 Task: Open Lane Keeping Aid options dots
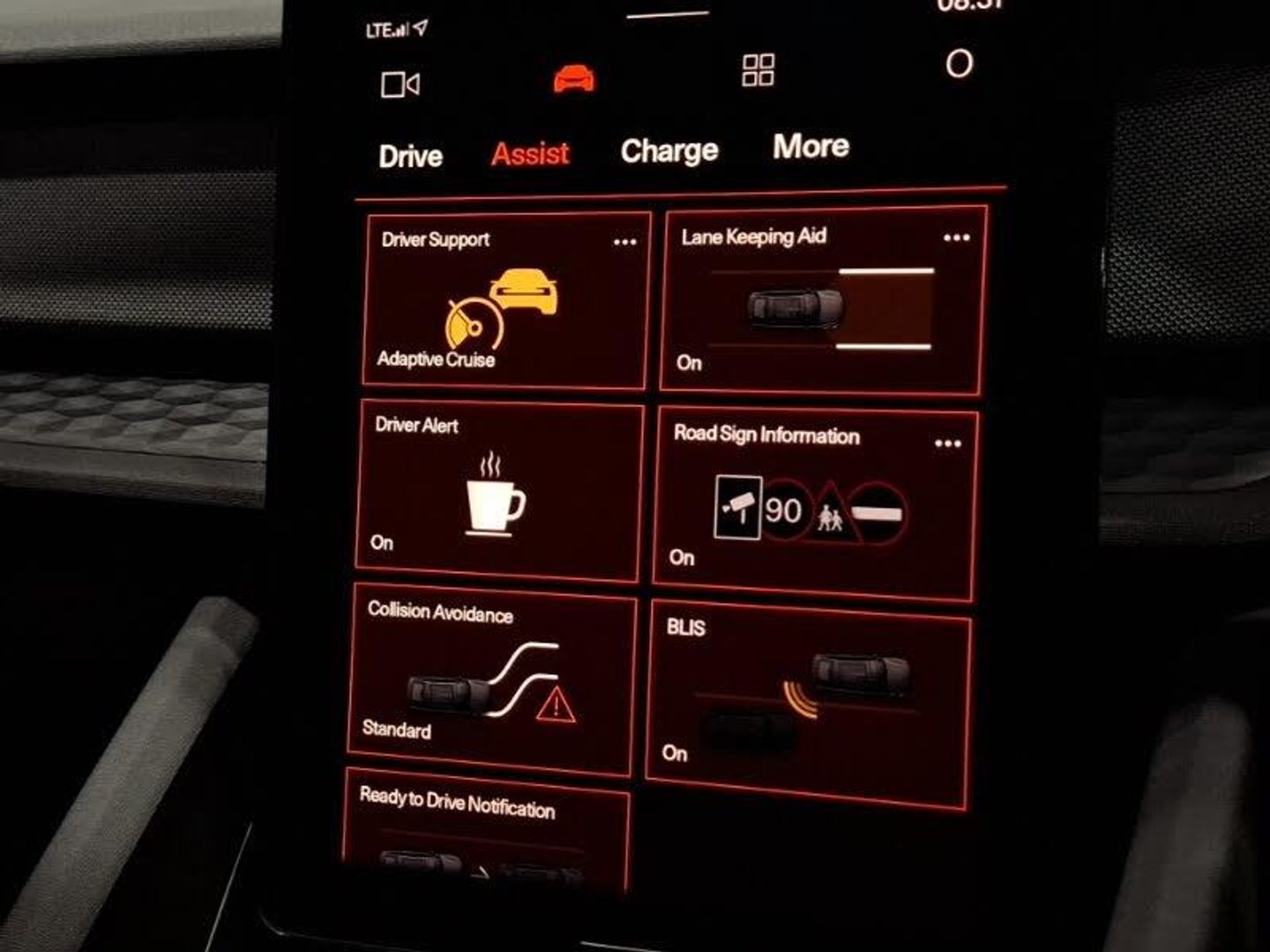(x=956, y=238)
